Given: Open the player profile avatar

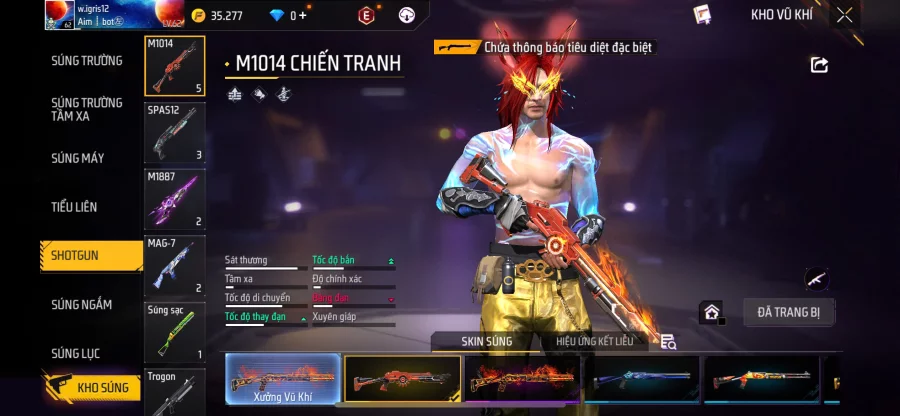Looking at the screenshot, I should 59,14.
